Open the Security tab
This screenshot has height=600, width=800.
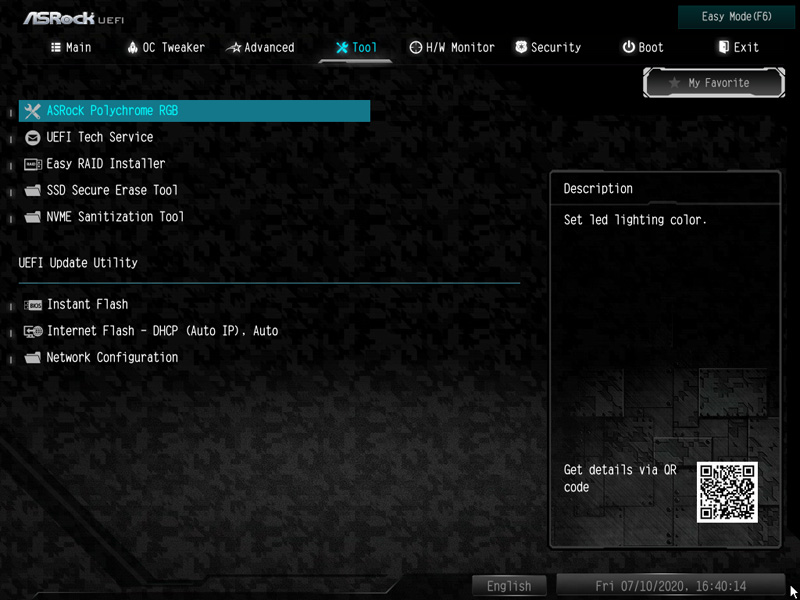click(x=548, y=47)
